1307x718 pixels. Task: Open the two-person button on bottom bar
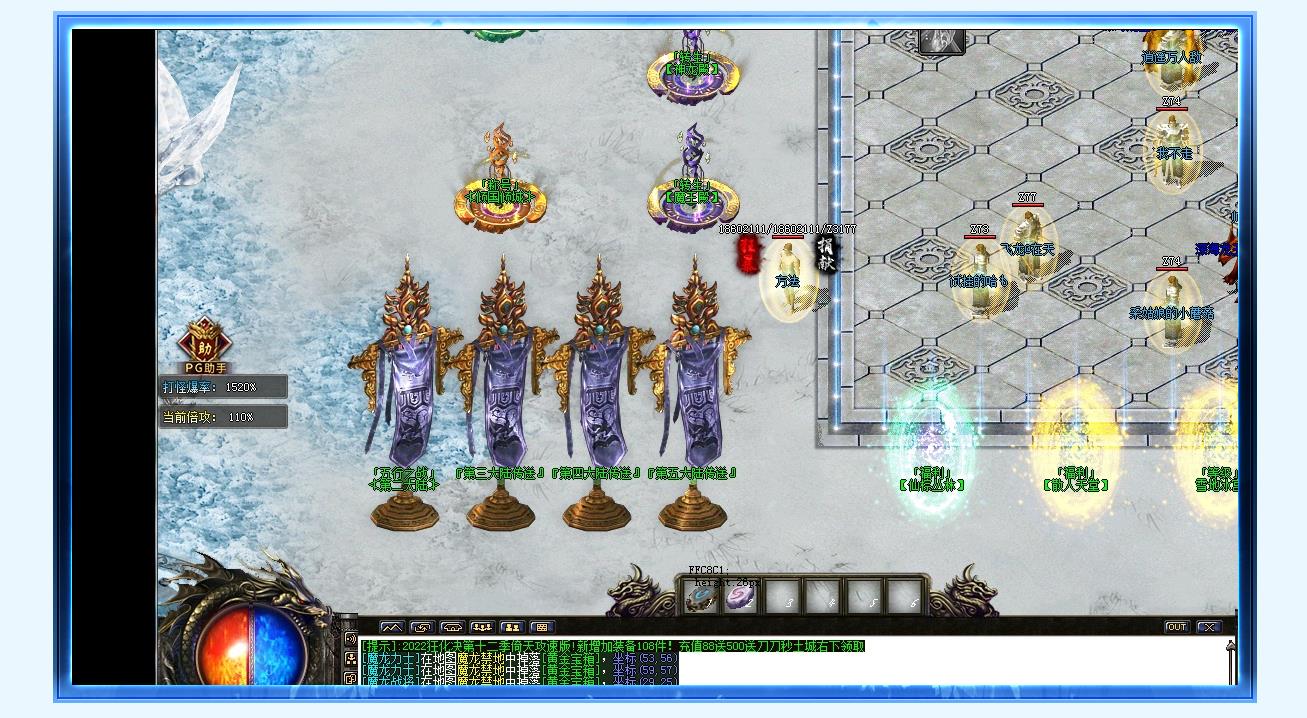pos(512,627)
